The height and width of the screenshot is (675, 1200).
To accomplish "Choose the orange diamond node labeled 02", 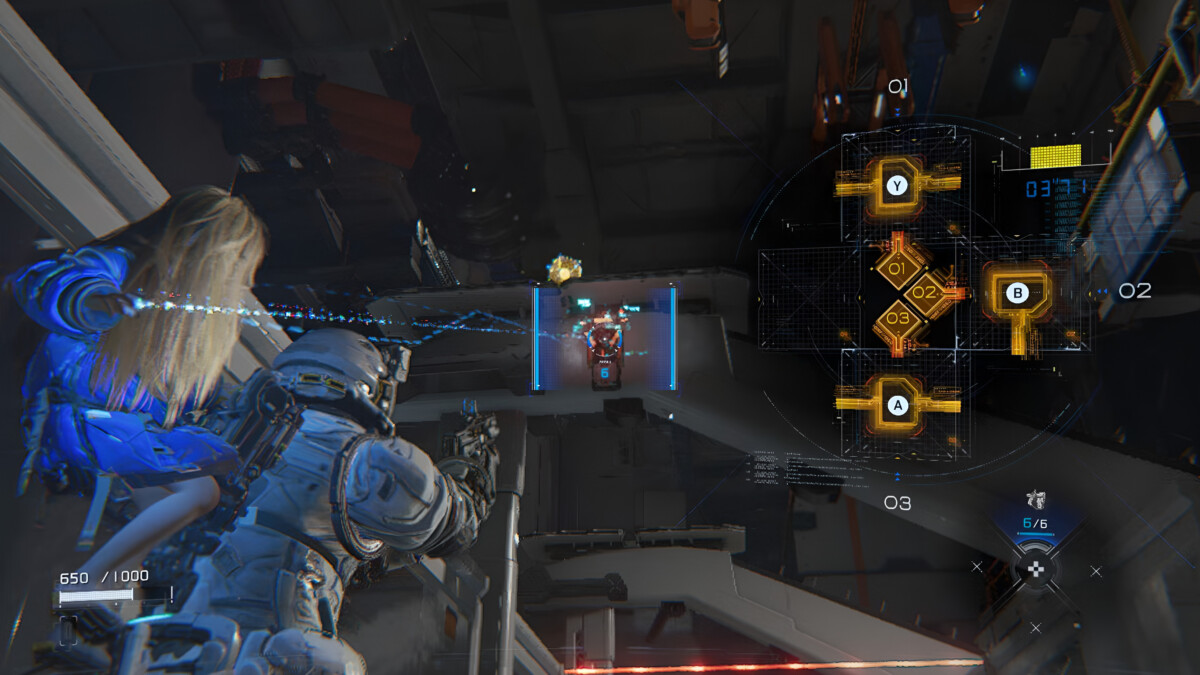I will (925, 294).
